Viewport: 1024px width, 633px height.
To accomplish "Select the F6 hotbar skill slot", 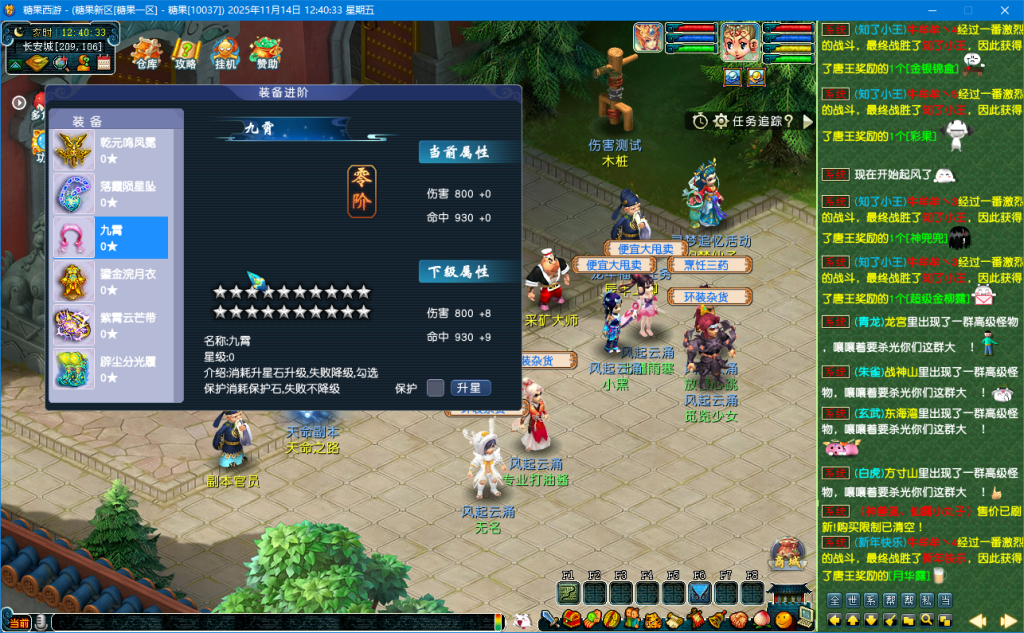I will (x=700, y=592).
